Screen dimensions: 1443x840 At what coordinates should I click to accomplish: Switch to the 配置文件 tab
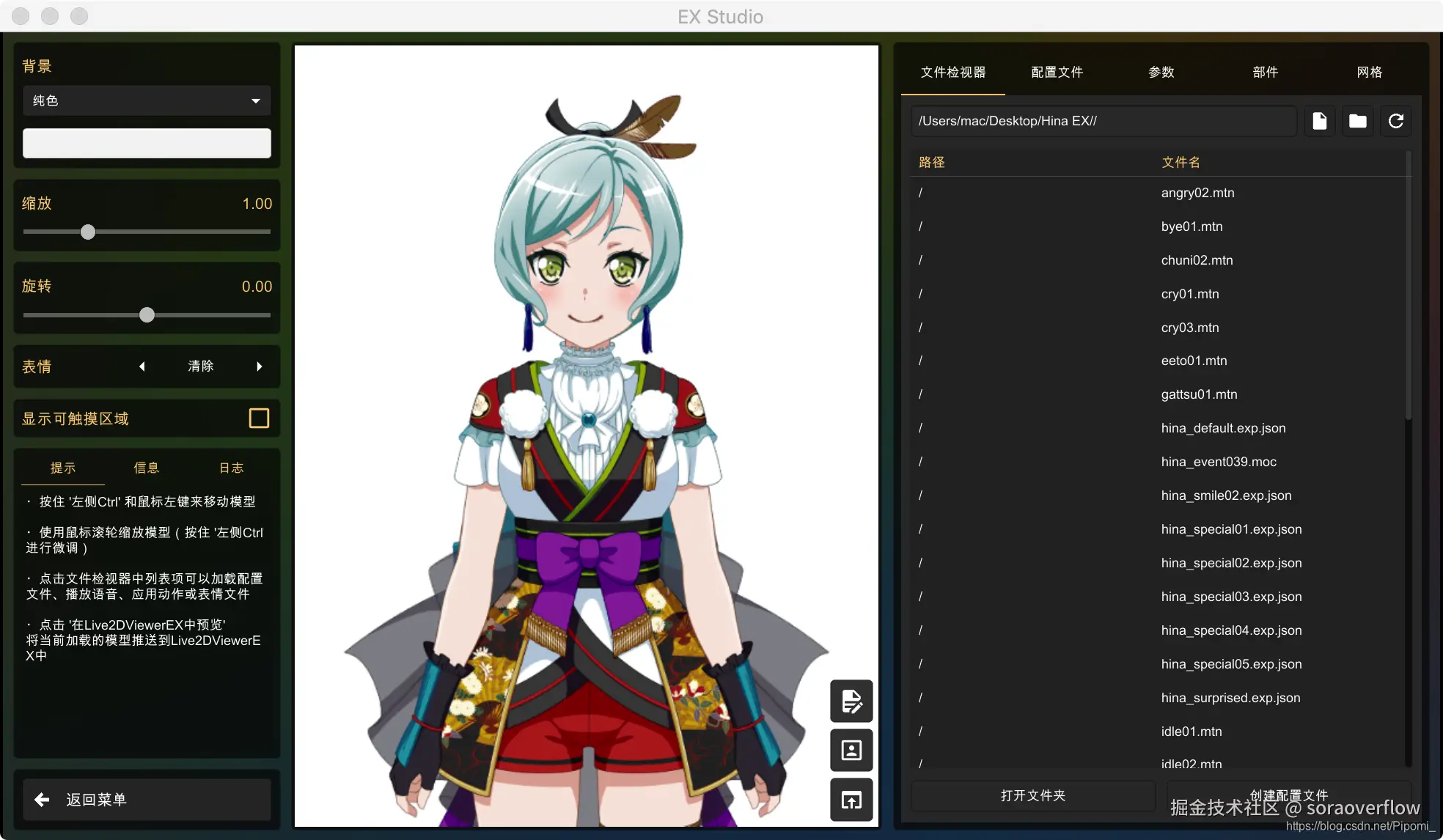1057,72
